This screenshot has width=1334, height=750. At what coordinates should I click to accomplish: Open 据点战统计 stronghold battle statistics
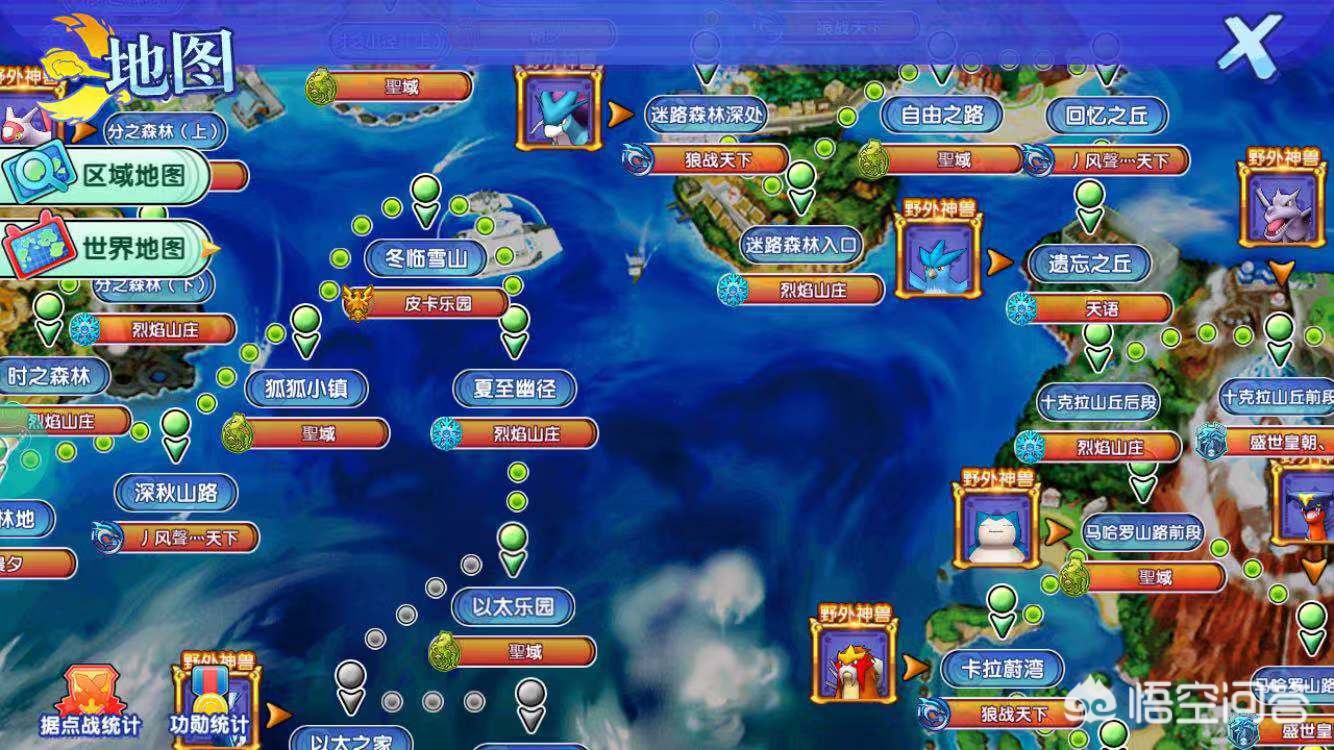click(90, 701)
